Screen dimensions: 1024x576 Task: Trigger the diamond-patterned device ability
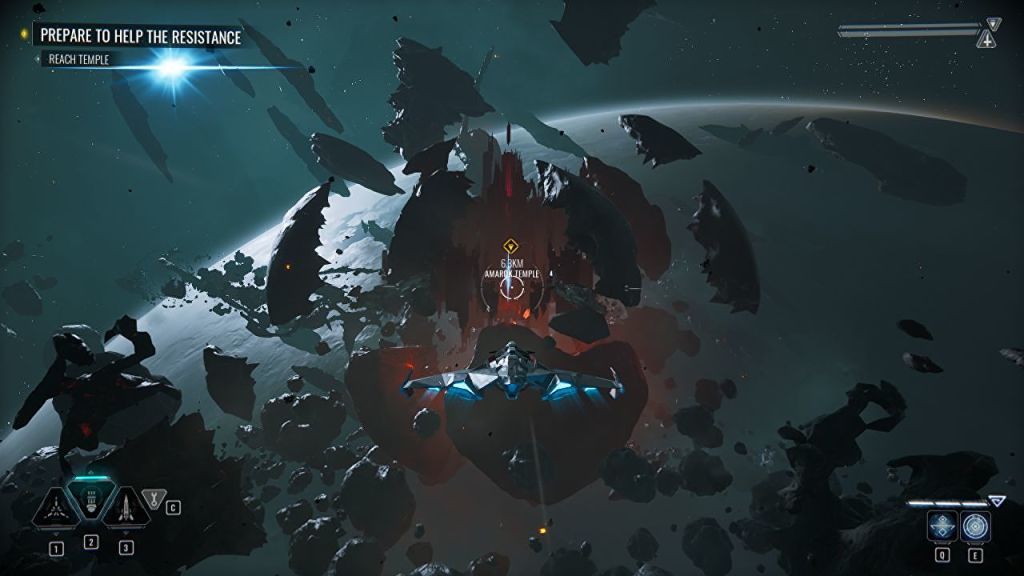point(941,526)
